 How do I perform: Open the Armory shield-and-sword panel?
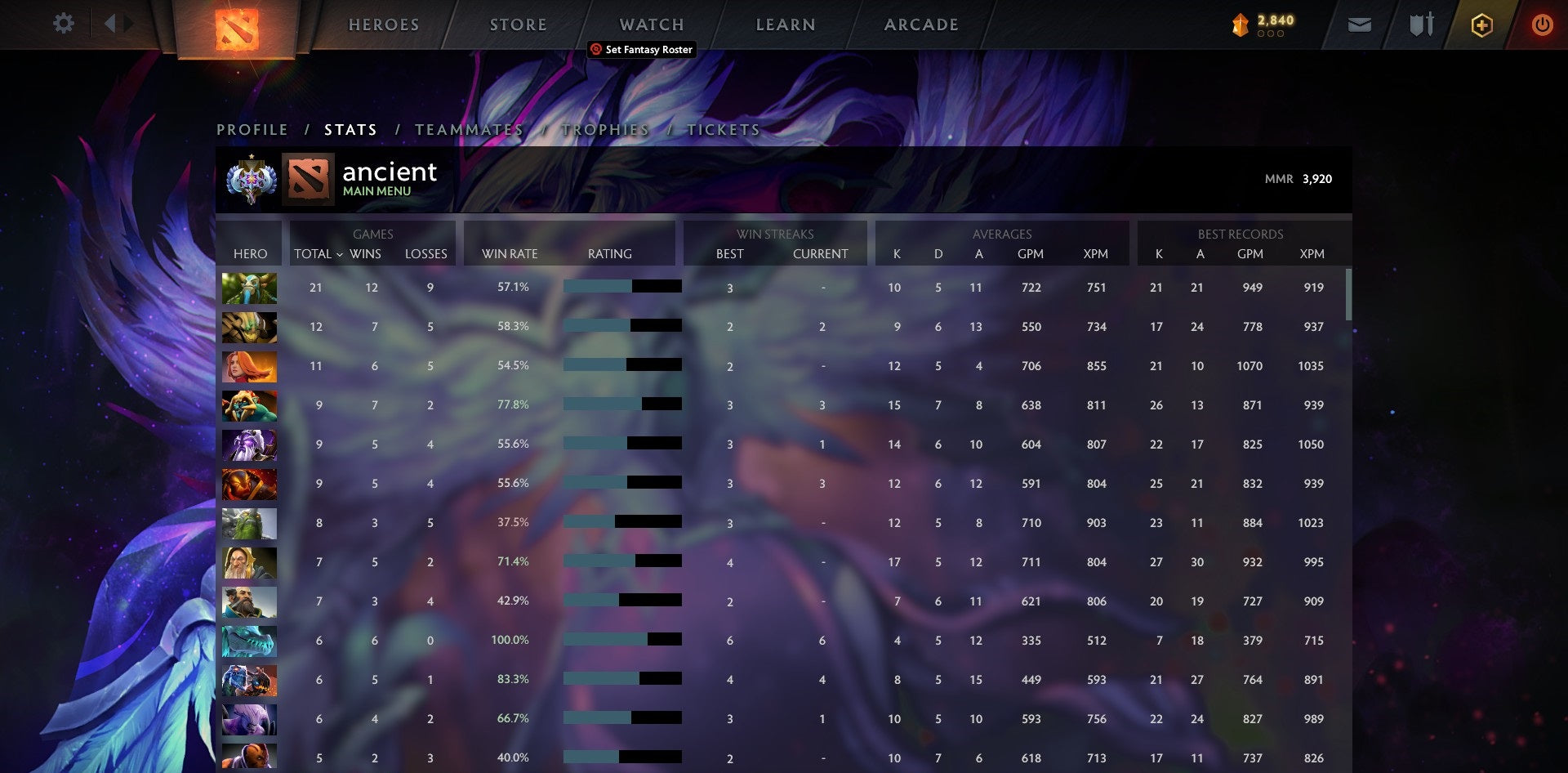point(1421,25)
